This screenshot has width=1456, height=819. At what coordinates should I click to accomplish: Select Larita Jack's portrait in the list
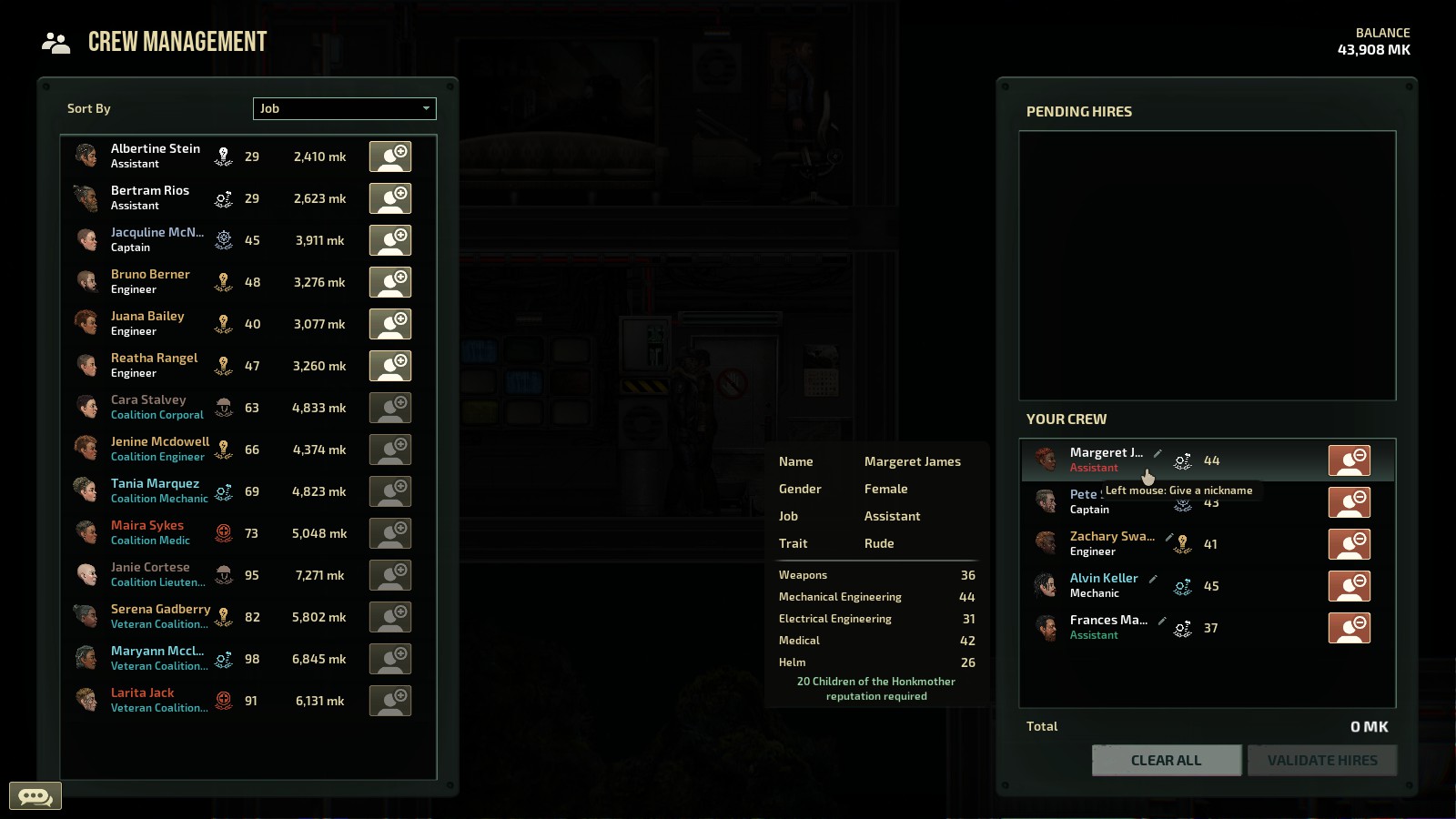click(x=86, y=700)
